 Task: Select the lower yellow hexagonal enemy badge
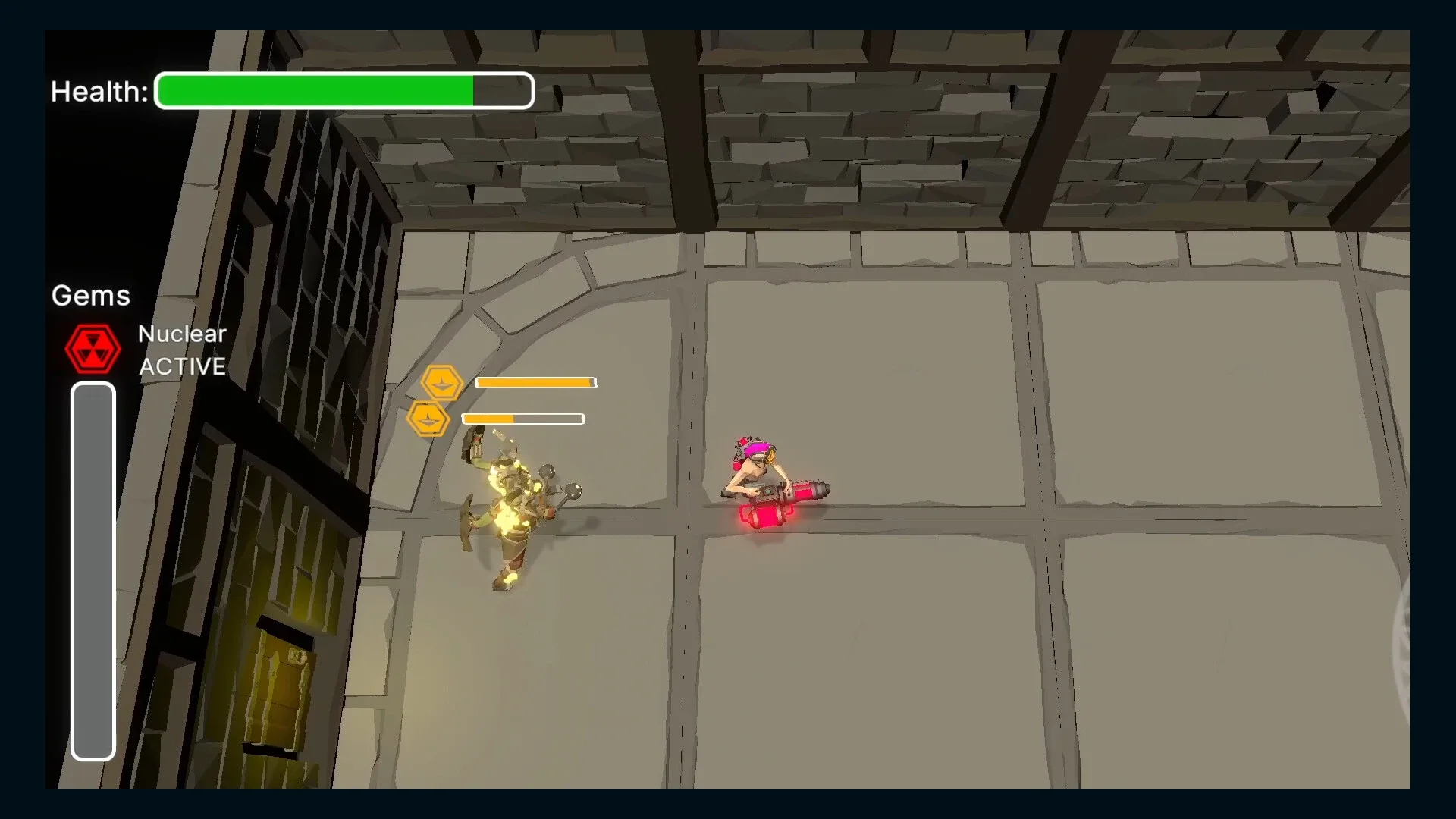(431, 418)
